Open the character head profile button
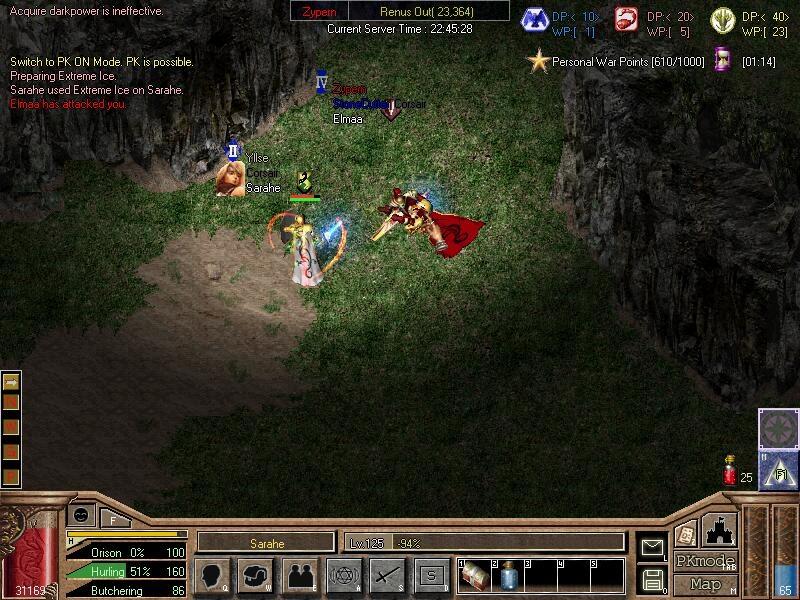Viewport: 800px width, 600px height. tap(214, 576)
